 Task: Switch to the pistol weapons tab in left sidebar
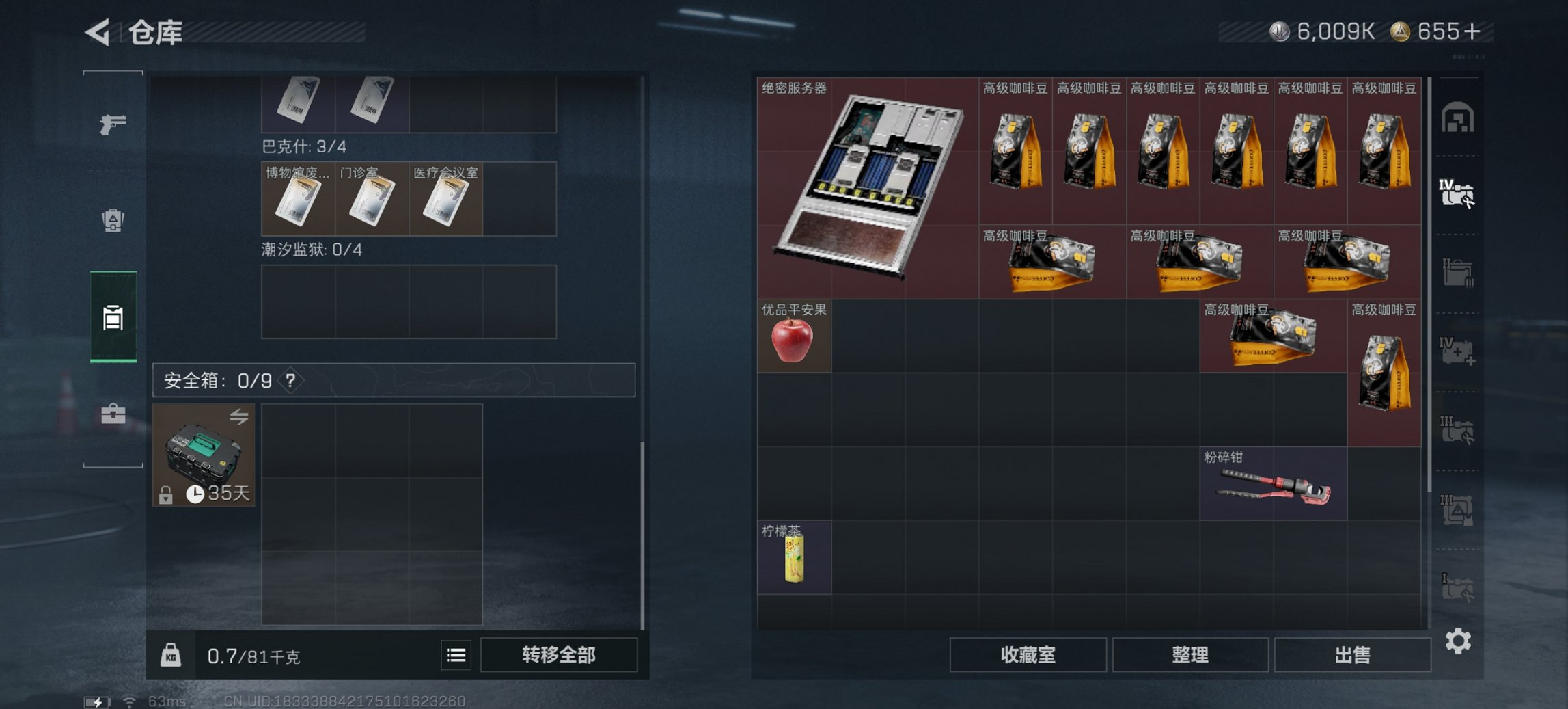click(113, 125)
